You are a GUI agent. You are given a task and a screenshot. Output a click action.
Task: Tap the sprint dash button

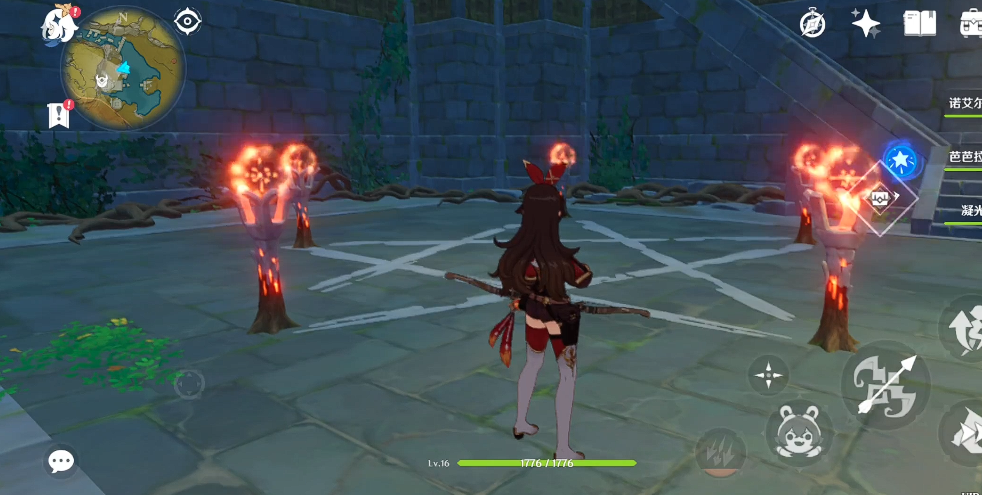click(964, 433)
